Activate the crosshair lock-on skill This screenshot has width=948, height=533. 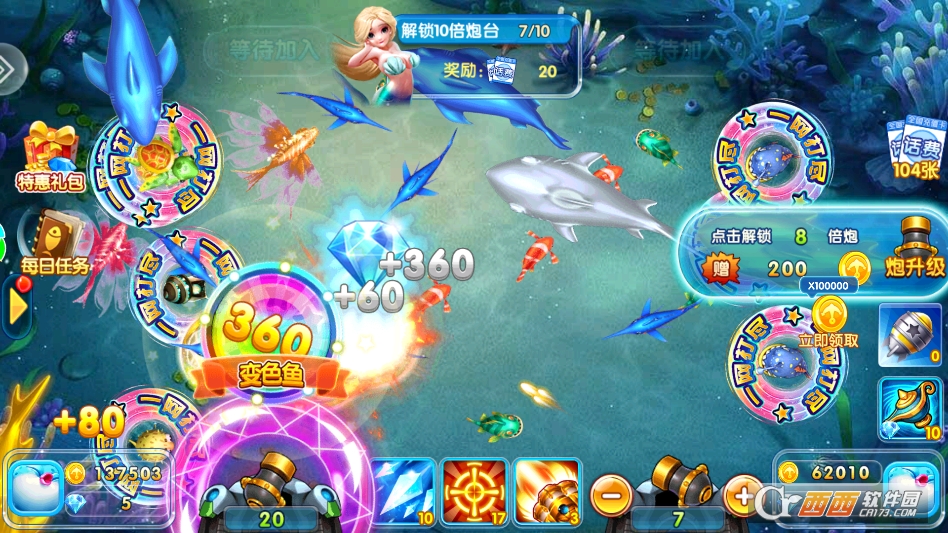pyautogui.click(x=474, y=491)
